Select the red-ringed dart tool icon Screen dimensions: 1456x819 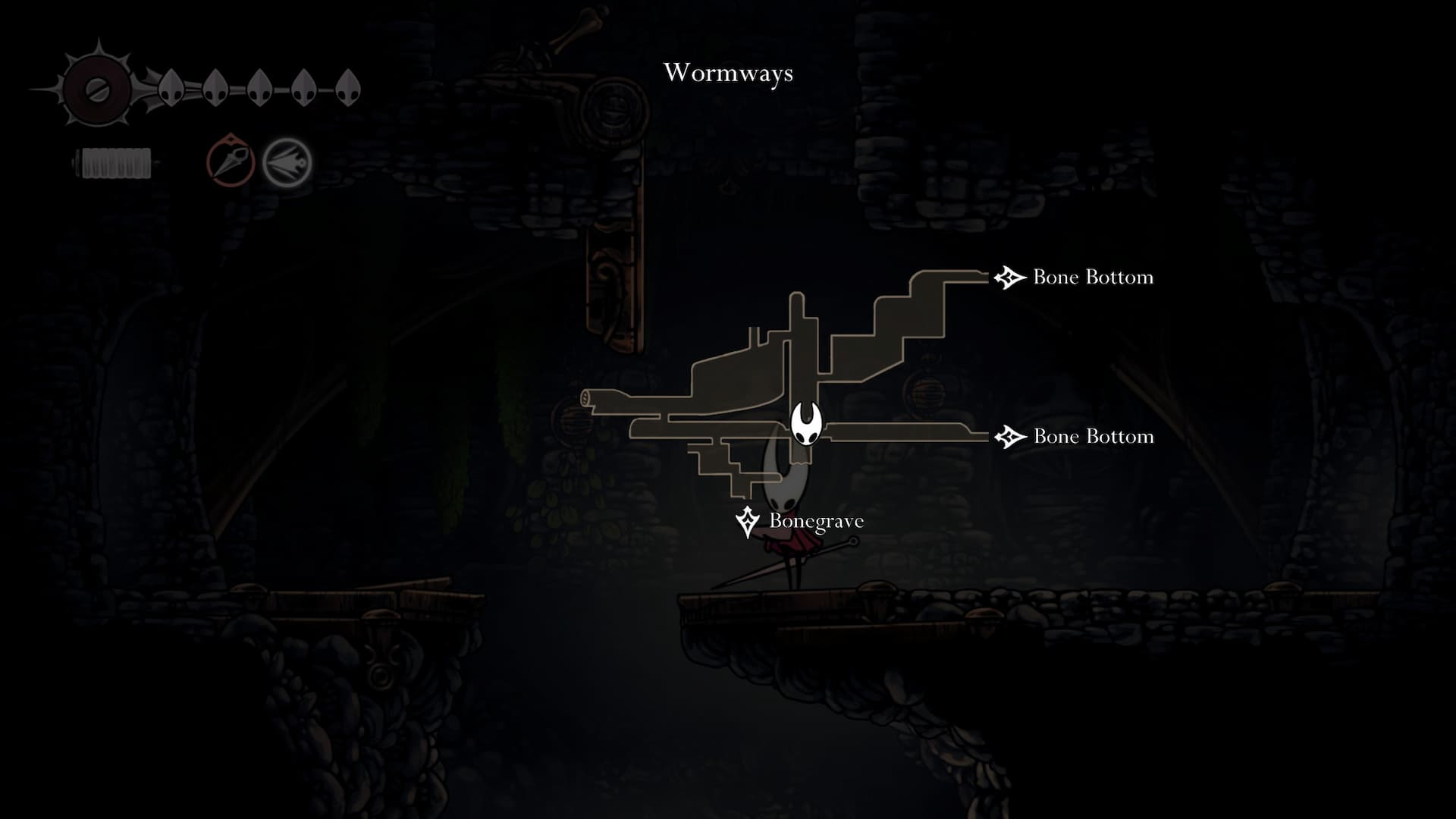pos(231,161)
